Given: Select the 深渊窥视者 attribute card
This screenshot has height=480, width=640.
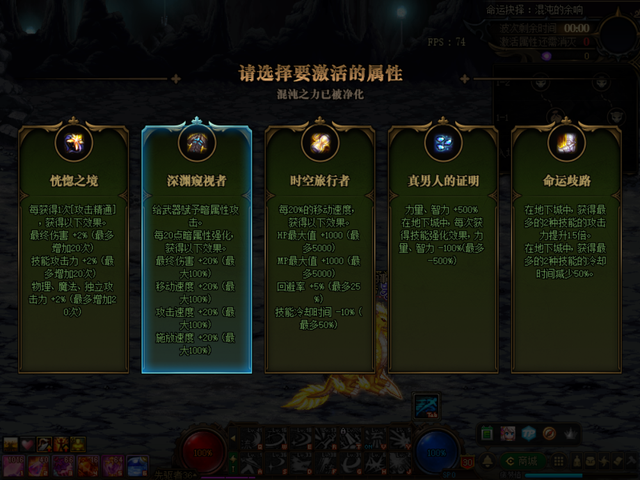Looking at the screenshot, I should pos(197,250).
